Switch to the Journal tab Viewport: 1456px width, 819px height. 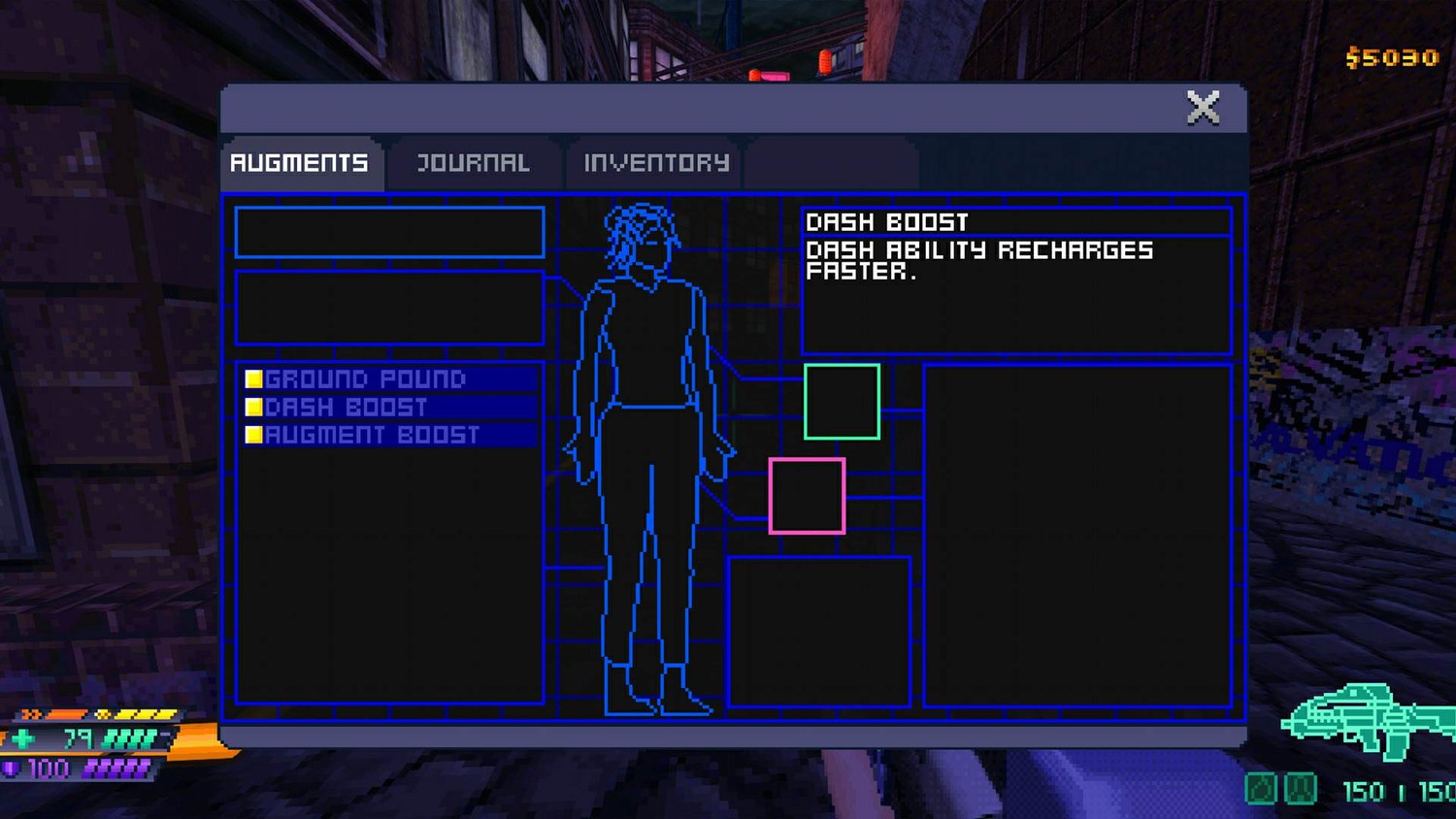pos(473,163)
